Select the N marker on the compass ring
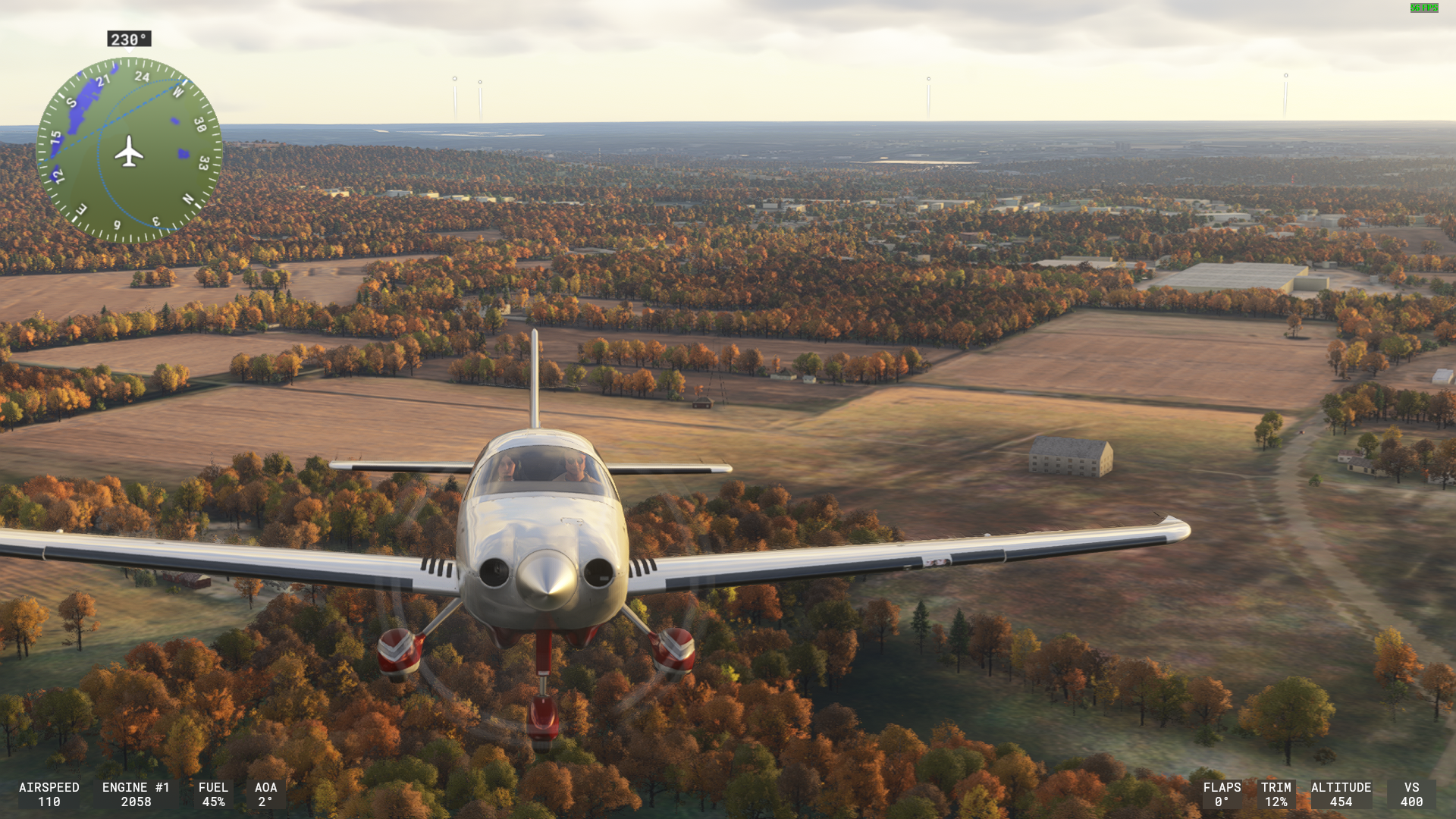The height and width of the screenshot is (819, 1456). (x=188, y=199)
